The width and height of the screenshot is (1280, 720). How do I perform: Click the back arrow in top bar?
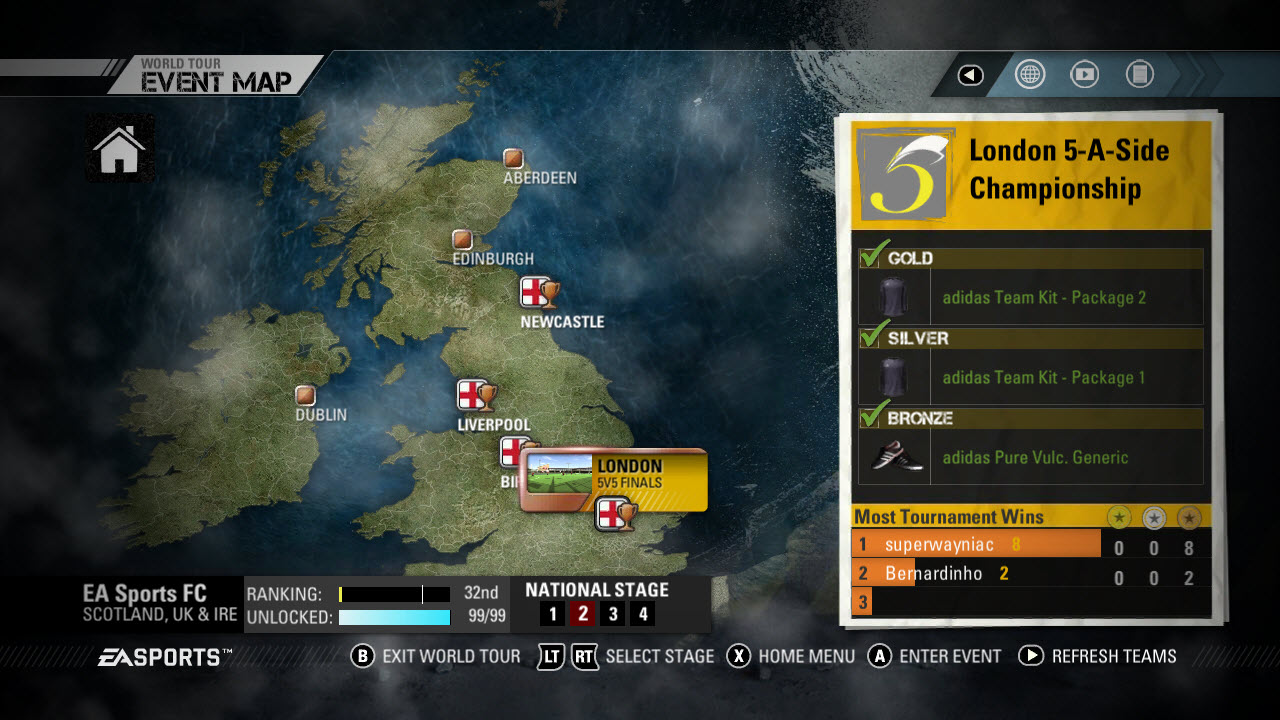(970, 75)
